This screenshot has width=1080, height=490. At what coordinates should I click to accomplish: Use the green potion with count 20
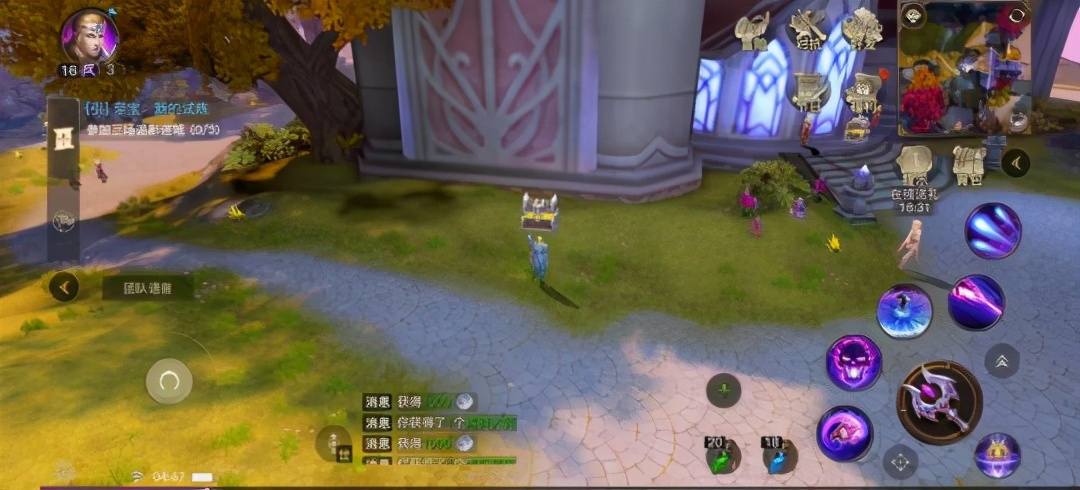pos(720,456)
